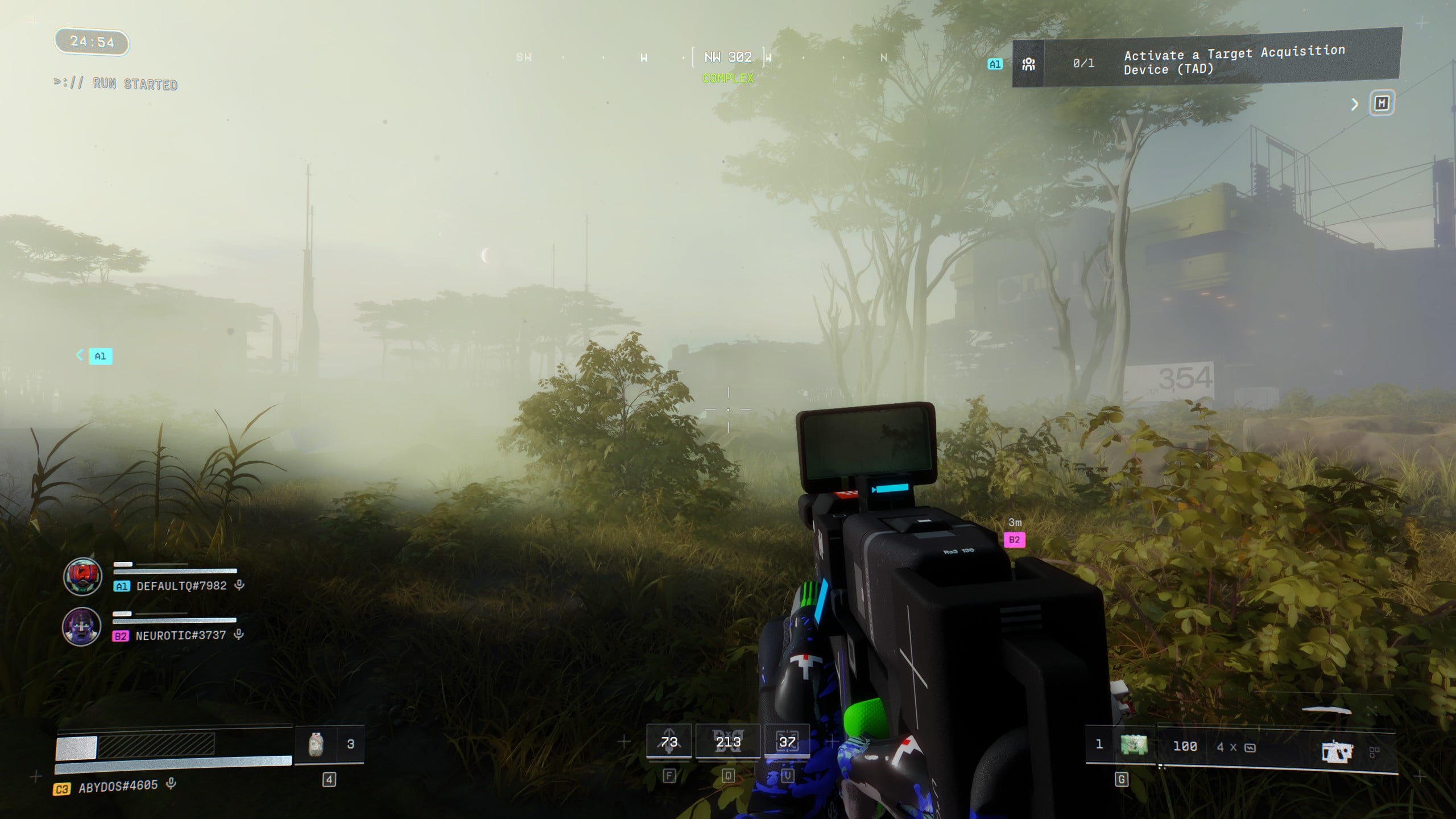Expand the arrow next to the map icon
Screen dimensions: 1456x819
[1355, 104]
